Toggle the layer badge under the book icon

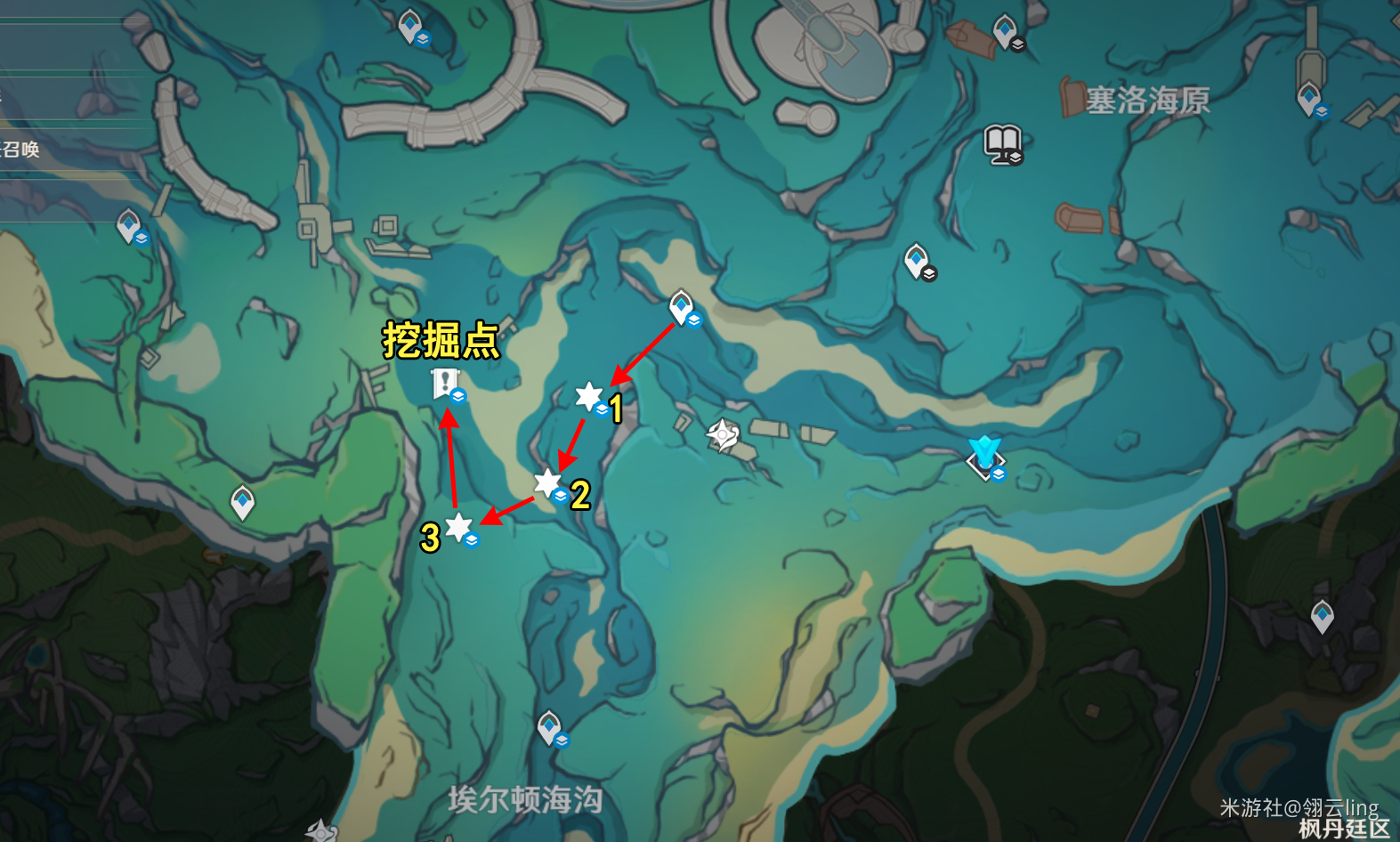(x=1015, y=157)
